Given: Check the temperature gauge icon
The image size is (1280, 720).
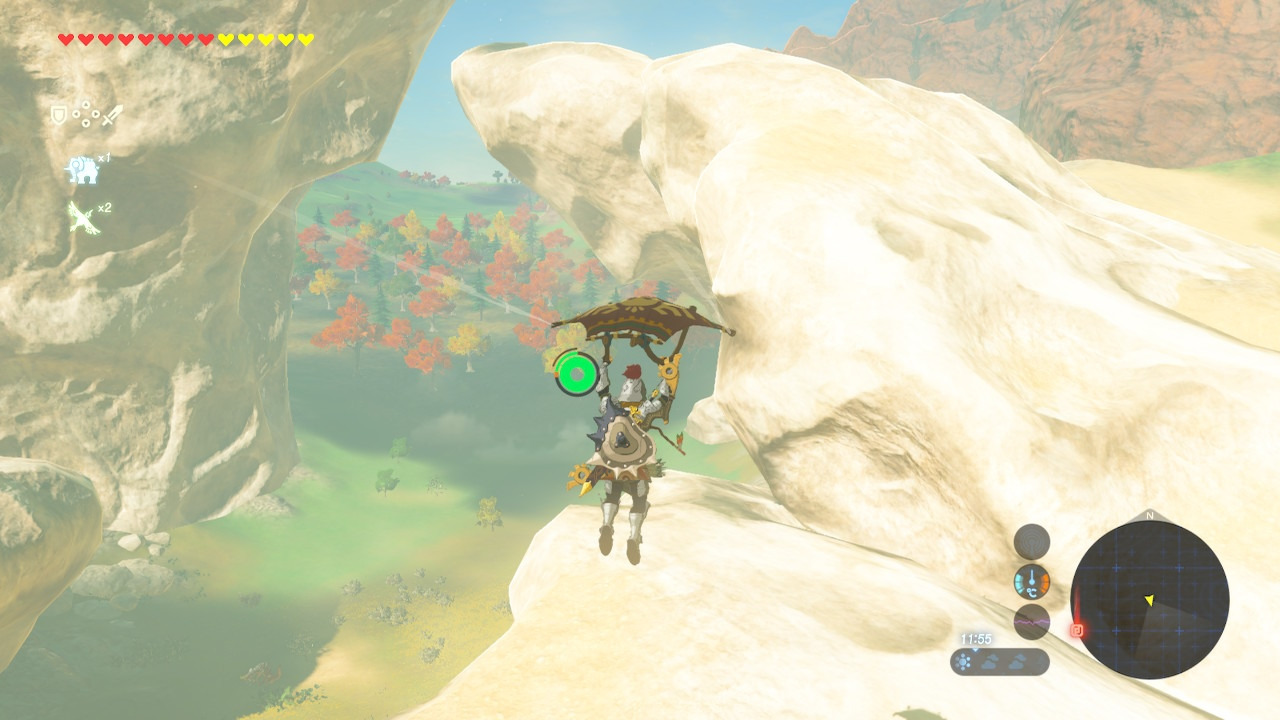Looking at the screenshot, I should click(1031, 582).
